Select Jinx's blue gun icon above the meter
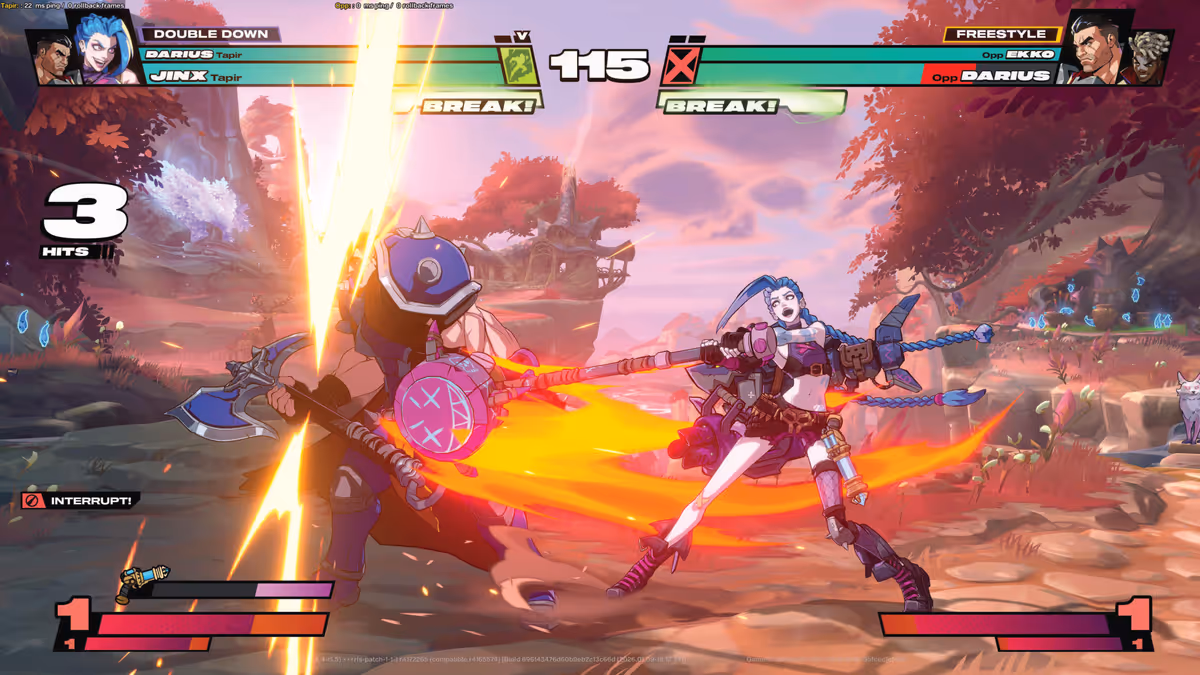The width and height of the screenshot is (1200, 675). (x=143, y=582)
